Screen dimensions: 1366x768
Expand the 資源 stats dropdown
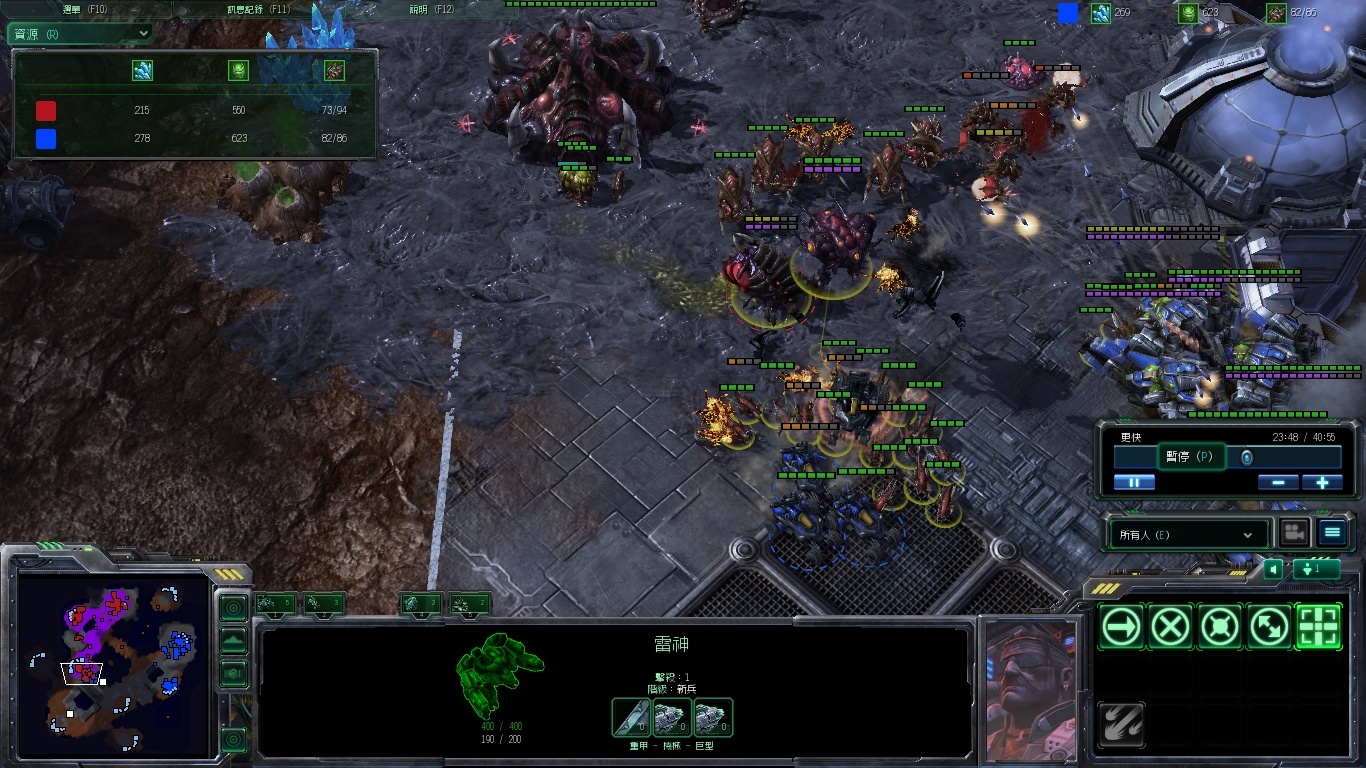(80, 33)
